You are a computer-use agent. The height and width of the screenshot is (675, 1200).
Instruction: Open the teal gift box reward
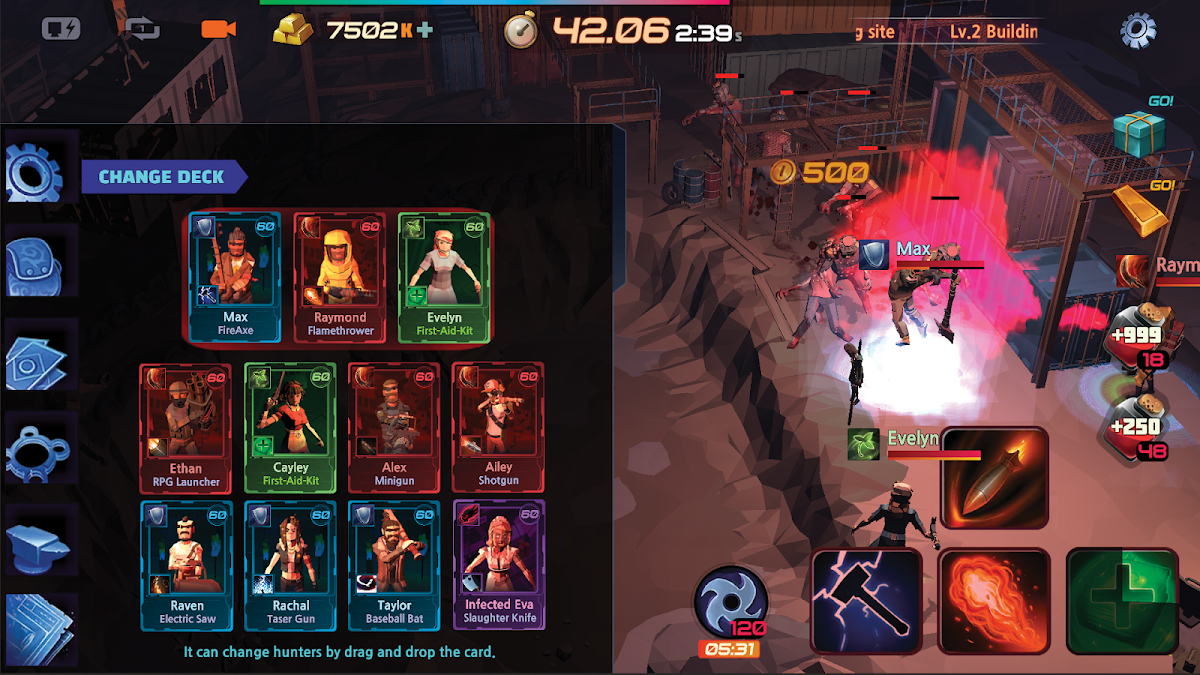pyautogui.click(x=1139, y=133)
